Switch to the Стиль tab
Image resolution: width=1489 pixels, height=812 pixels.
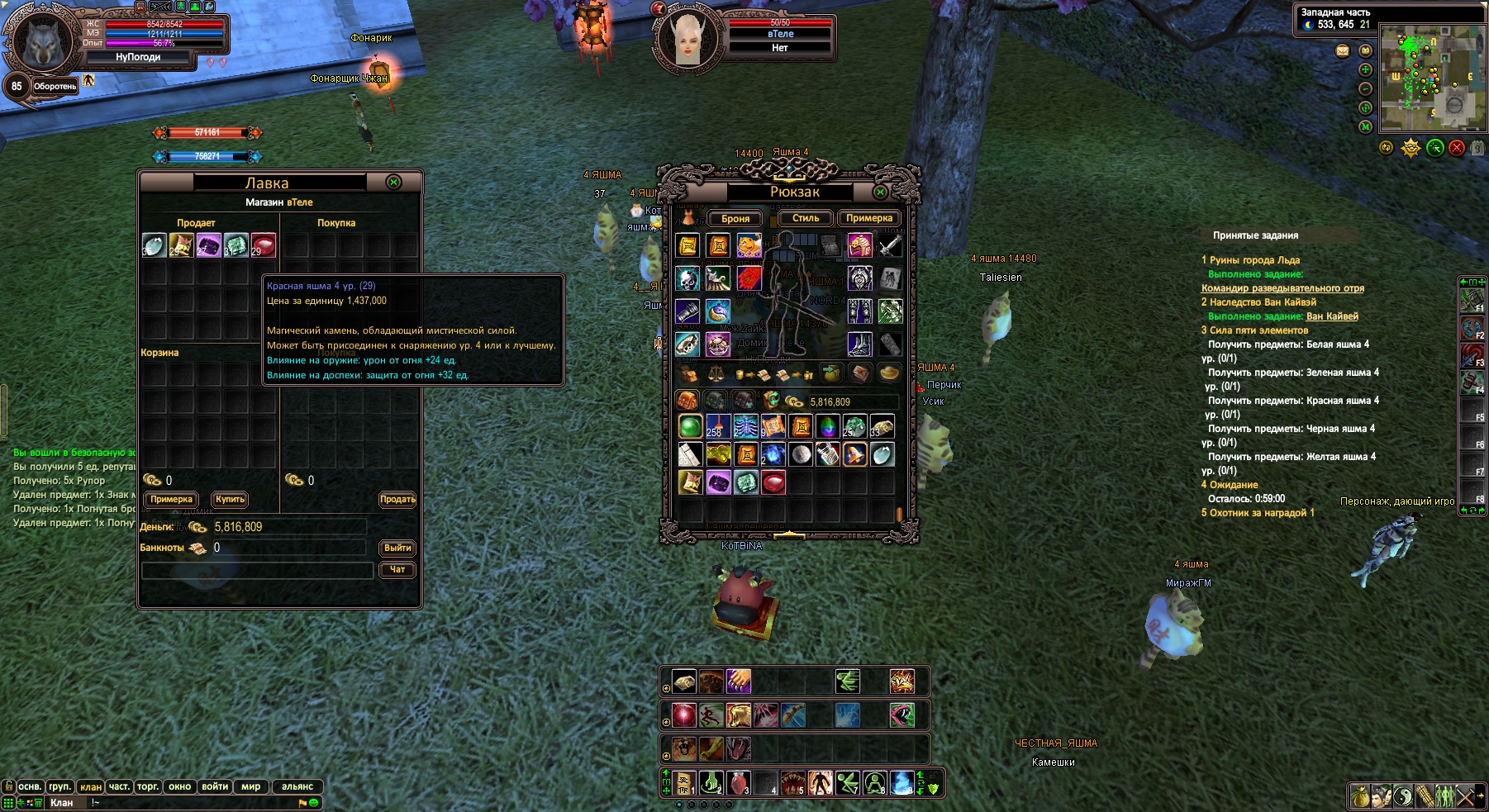[806, 218]
